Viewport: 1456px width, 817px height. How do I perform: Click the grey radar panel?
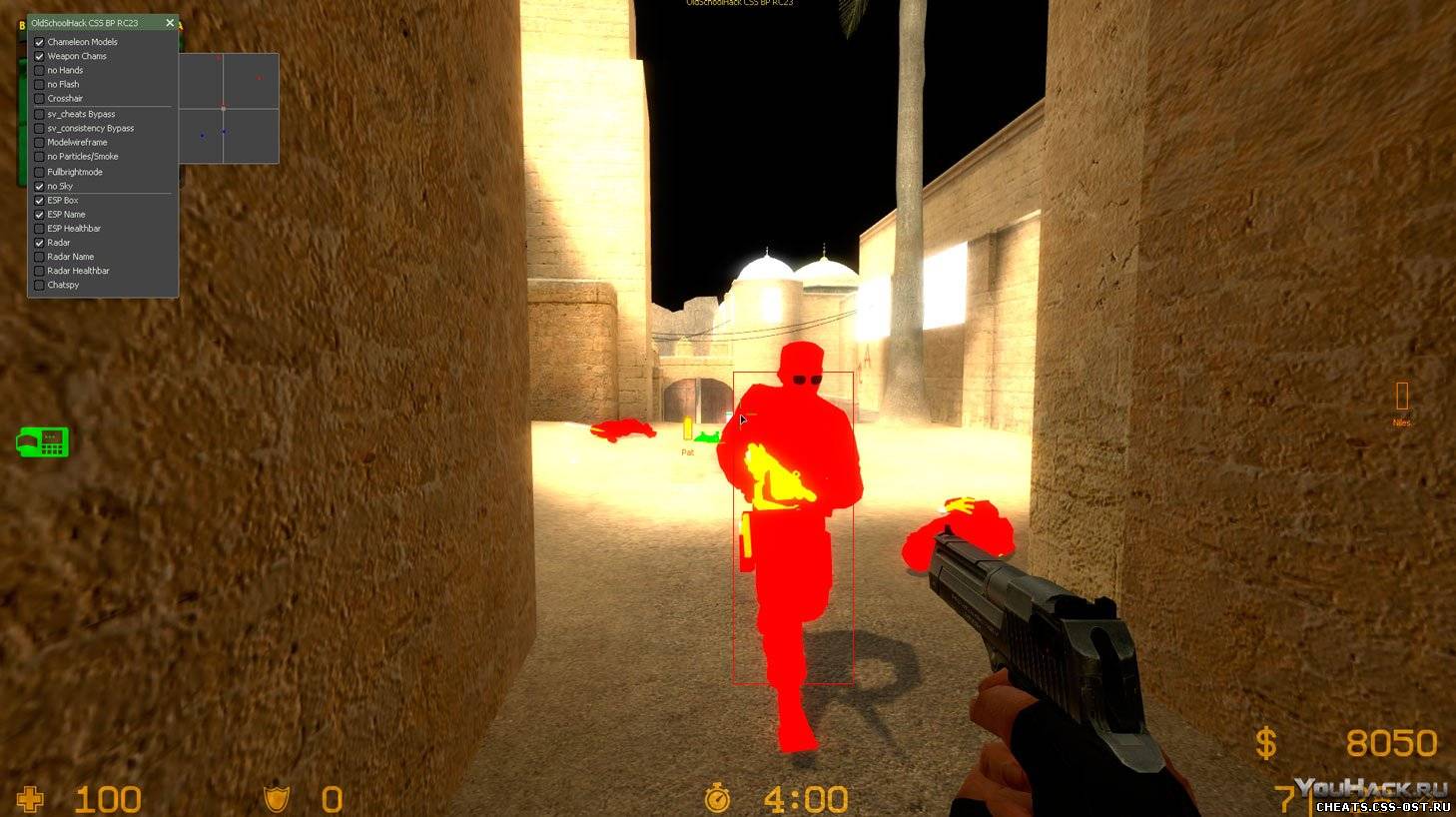[229, 108]
